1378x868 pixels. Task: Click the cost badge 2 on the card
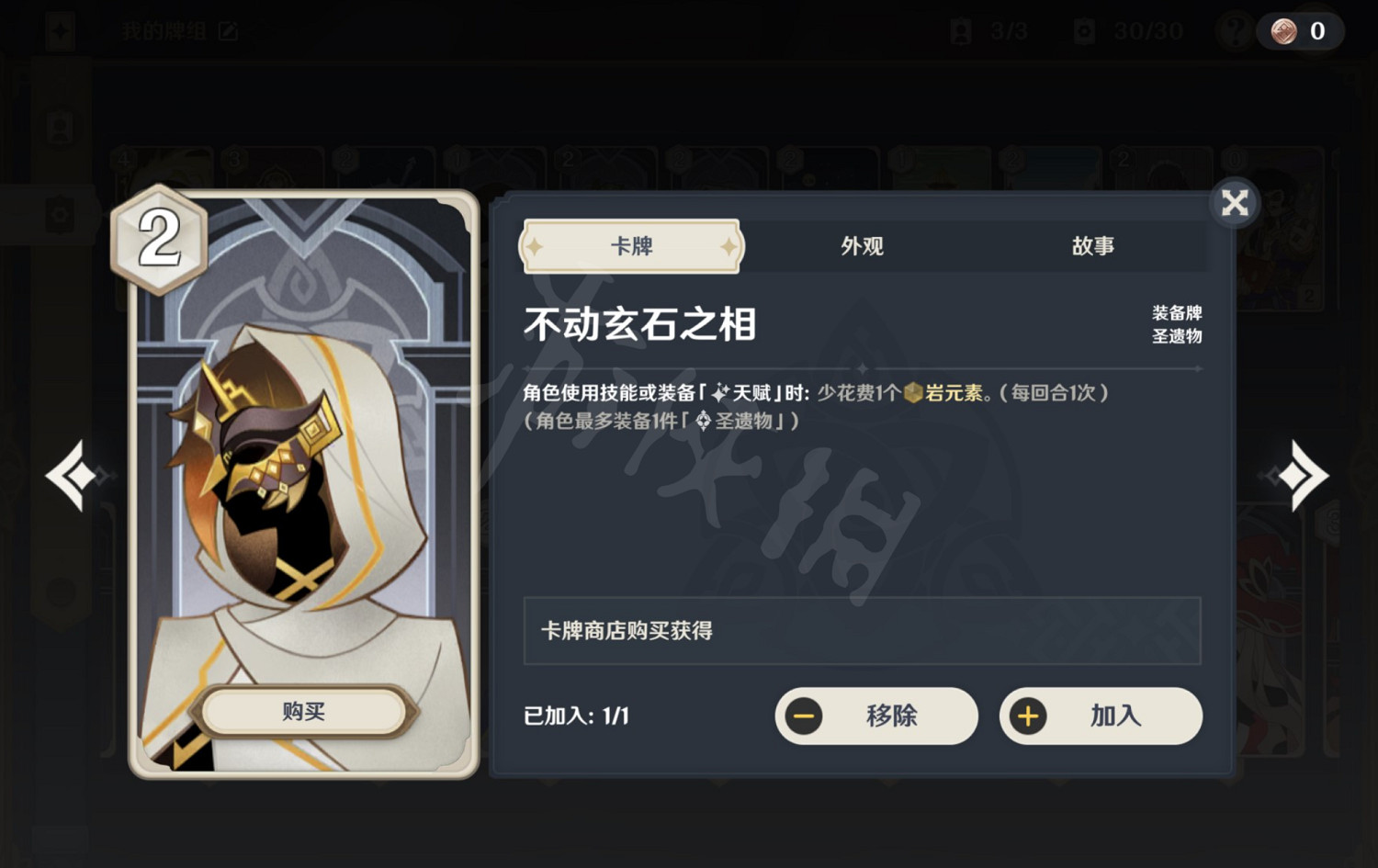158,237
